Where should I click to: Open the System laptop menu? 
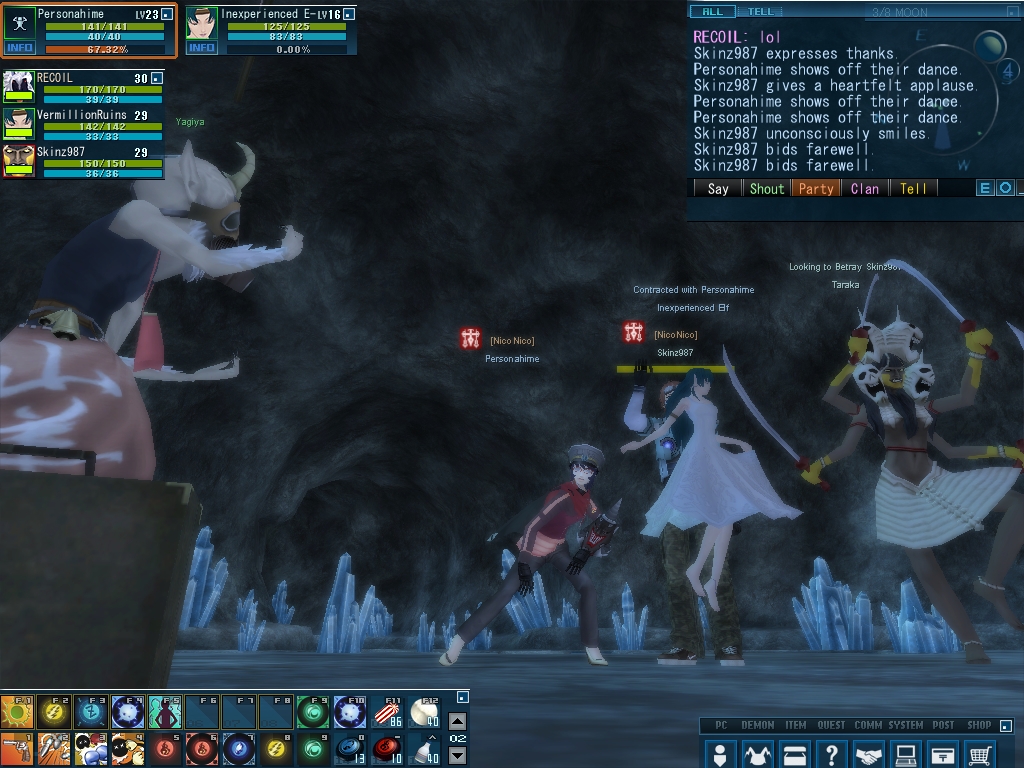[905, 753]
